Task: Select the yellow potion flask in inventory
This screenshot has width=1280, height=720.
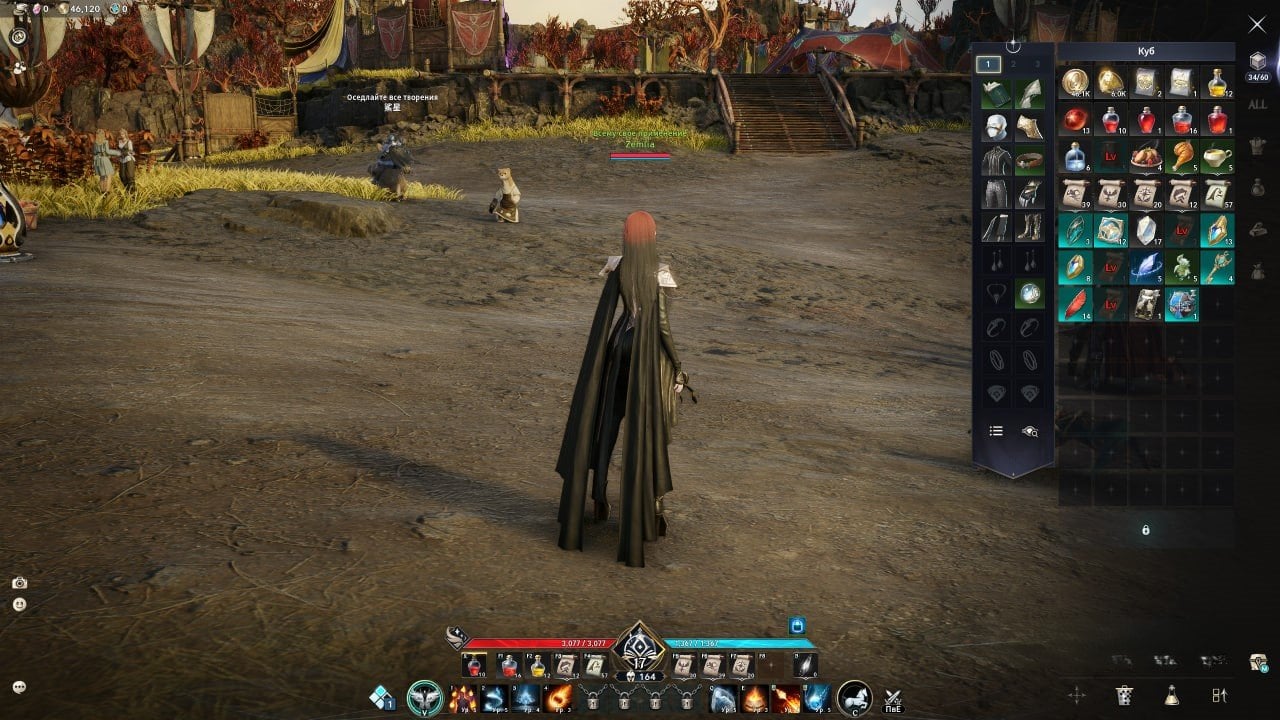Action: click(x=1216, y=82)
